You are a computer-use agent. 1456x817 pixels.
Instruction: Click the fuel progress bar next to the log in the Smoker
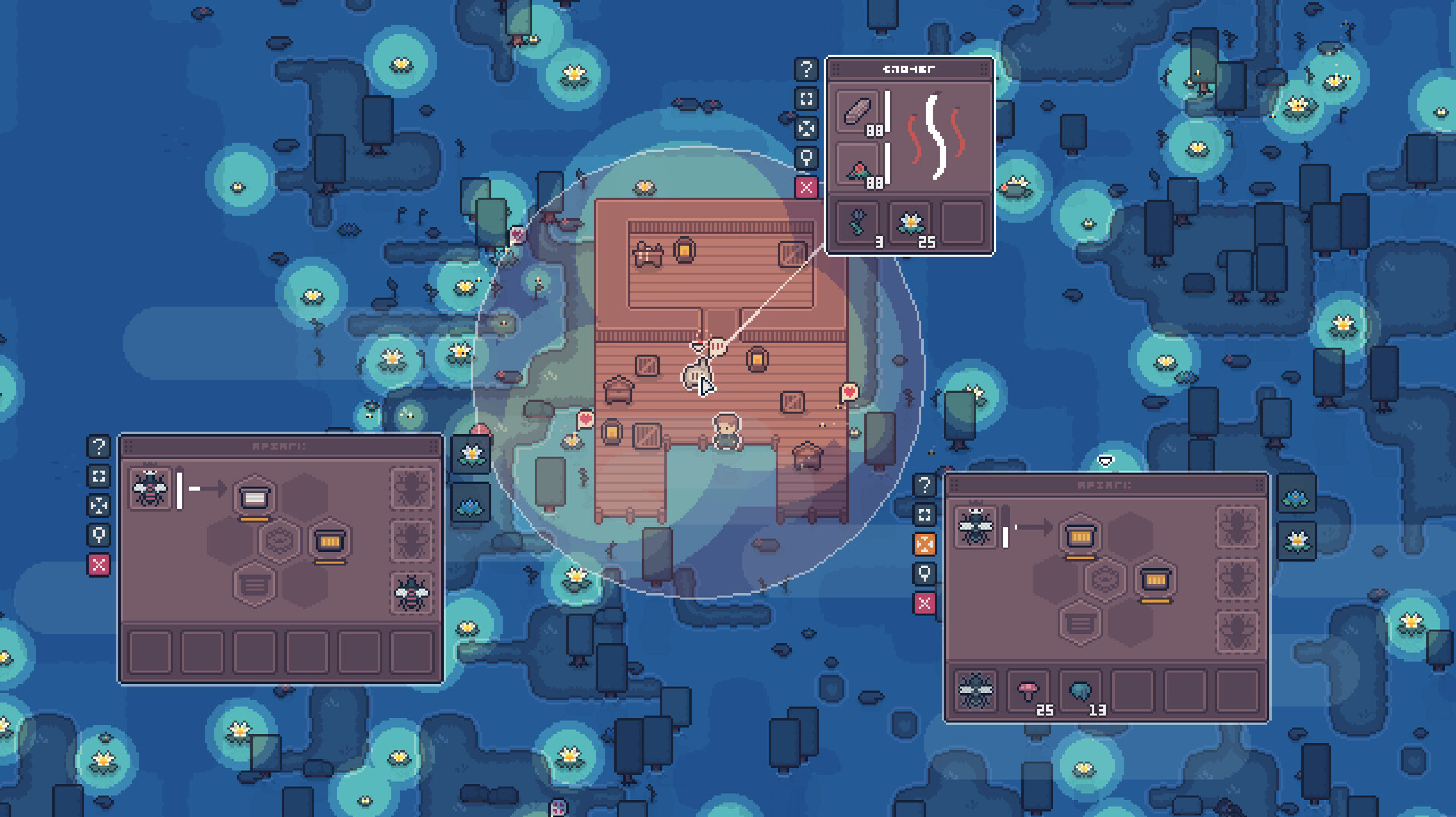pos(887,112)
